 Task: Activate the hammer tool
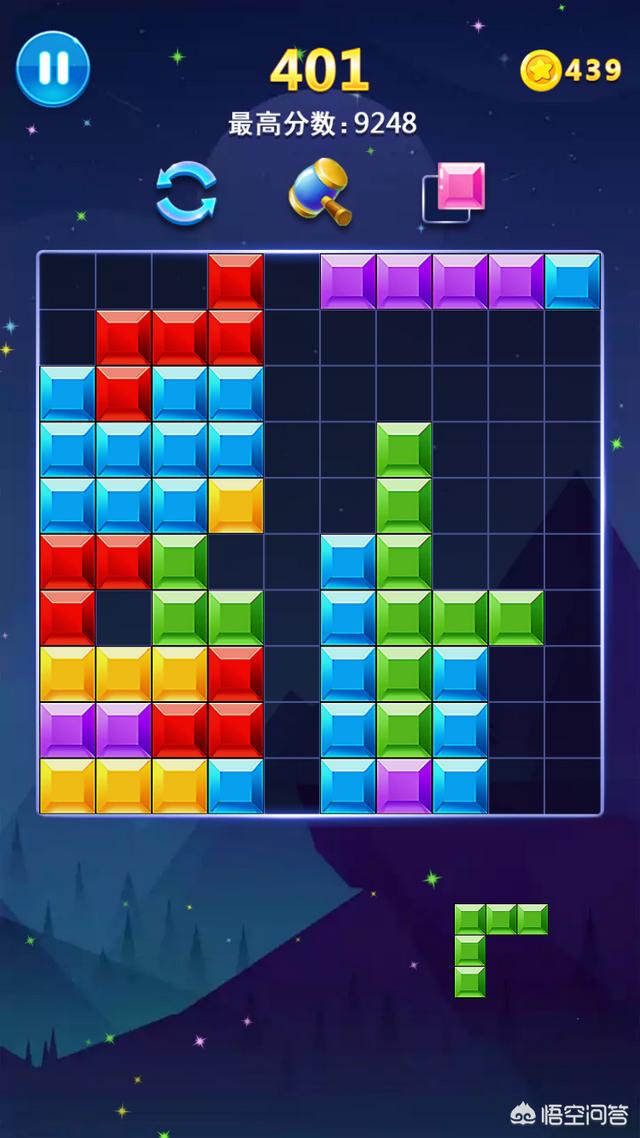(319, 191)
